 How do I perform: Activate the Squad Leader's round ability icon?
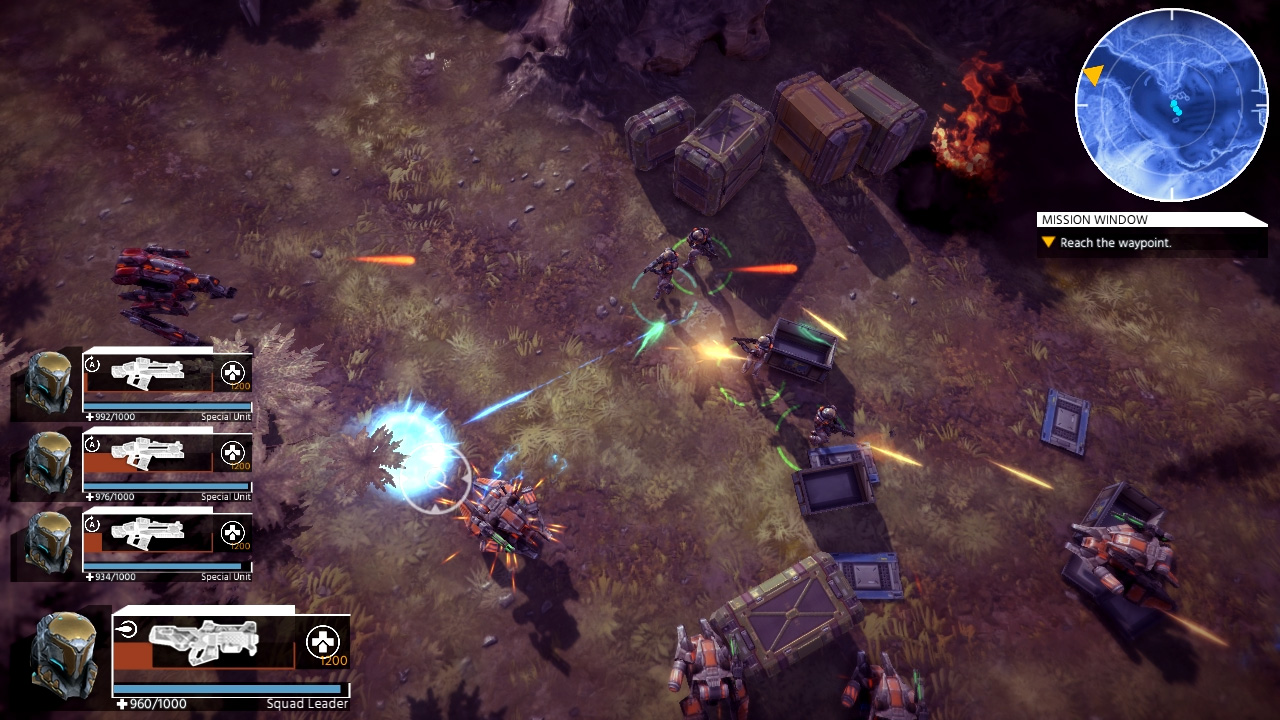(322, 641)
